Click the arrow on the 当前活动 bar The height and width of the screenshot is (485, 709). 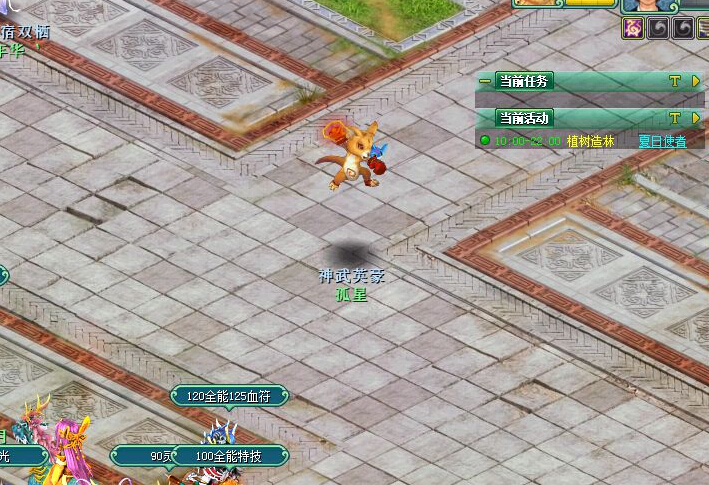click(696, 118)
